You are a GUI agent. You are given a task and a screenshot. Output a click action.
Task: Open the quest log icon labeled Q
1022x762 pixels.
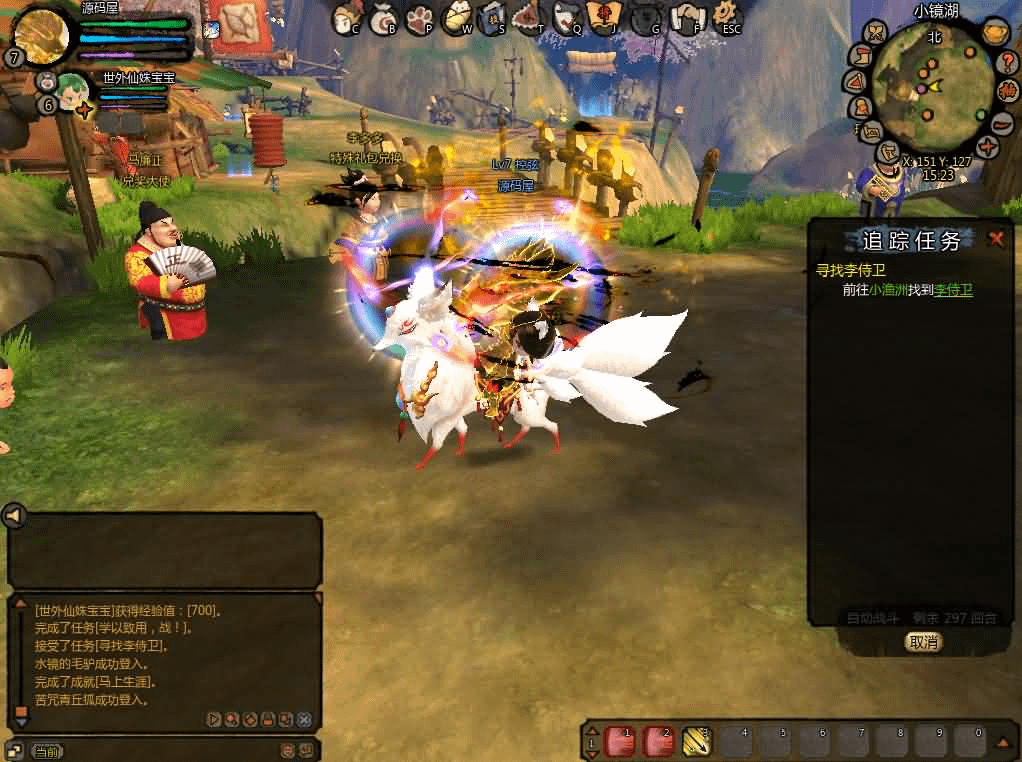tap(566, 17)
